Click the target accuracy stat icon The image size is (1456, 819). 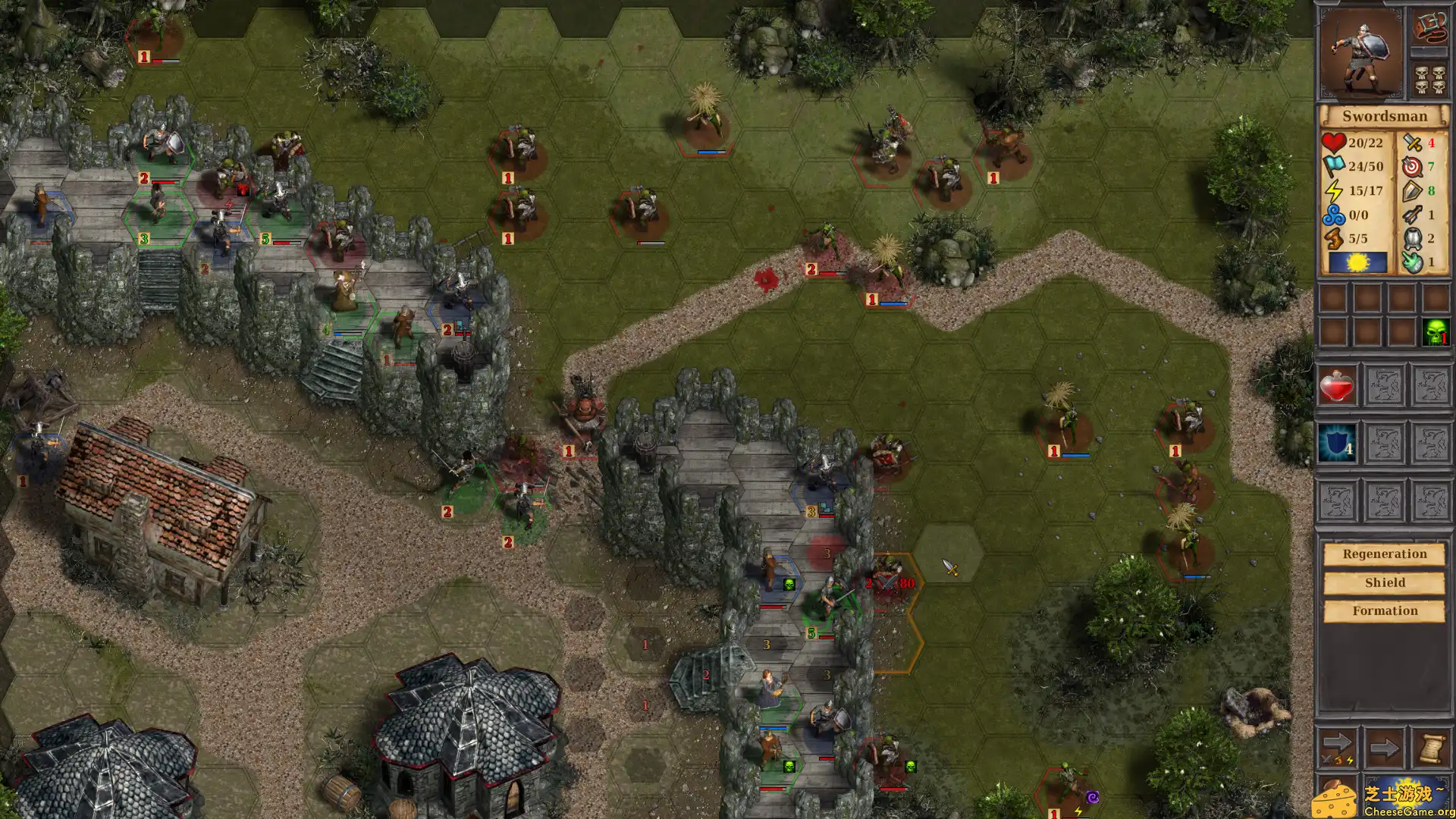pos(1412,166)
